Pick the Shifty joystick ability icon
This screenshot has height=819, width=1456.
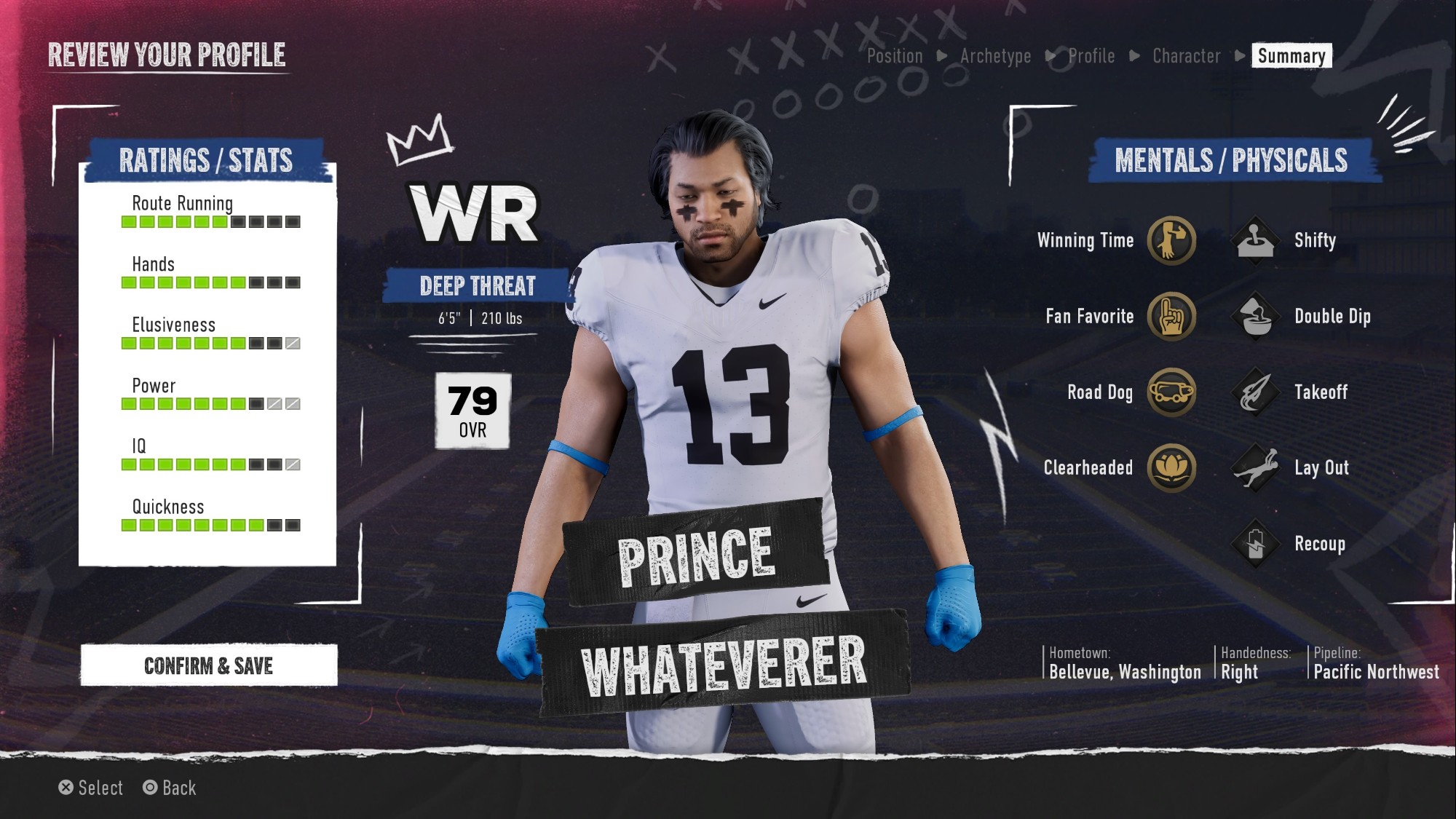1256,240
